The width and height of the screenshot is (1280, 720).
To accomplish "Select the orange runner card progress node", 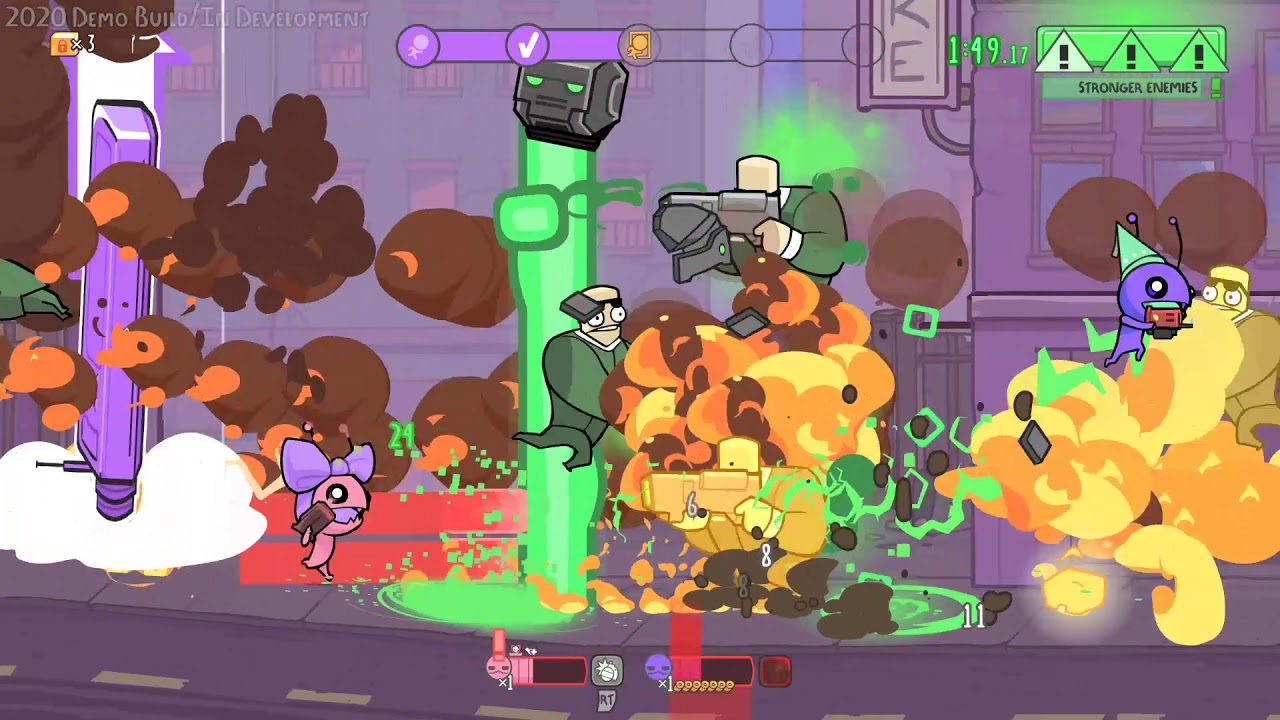I will click(639, 46).
